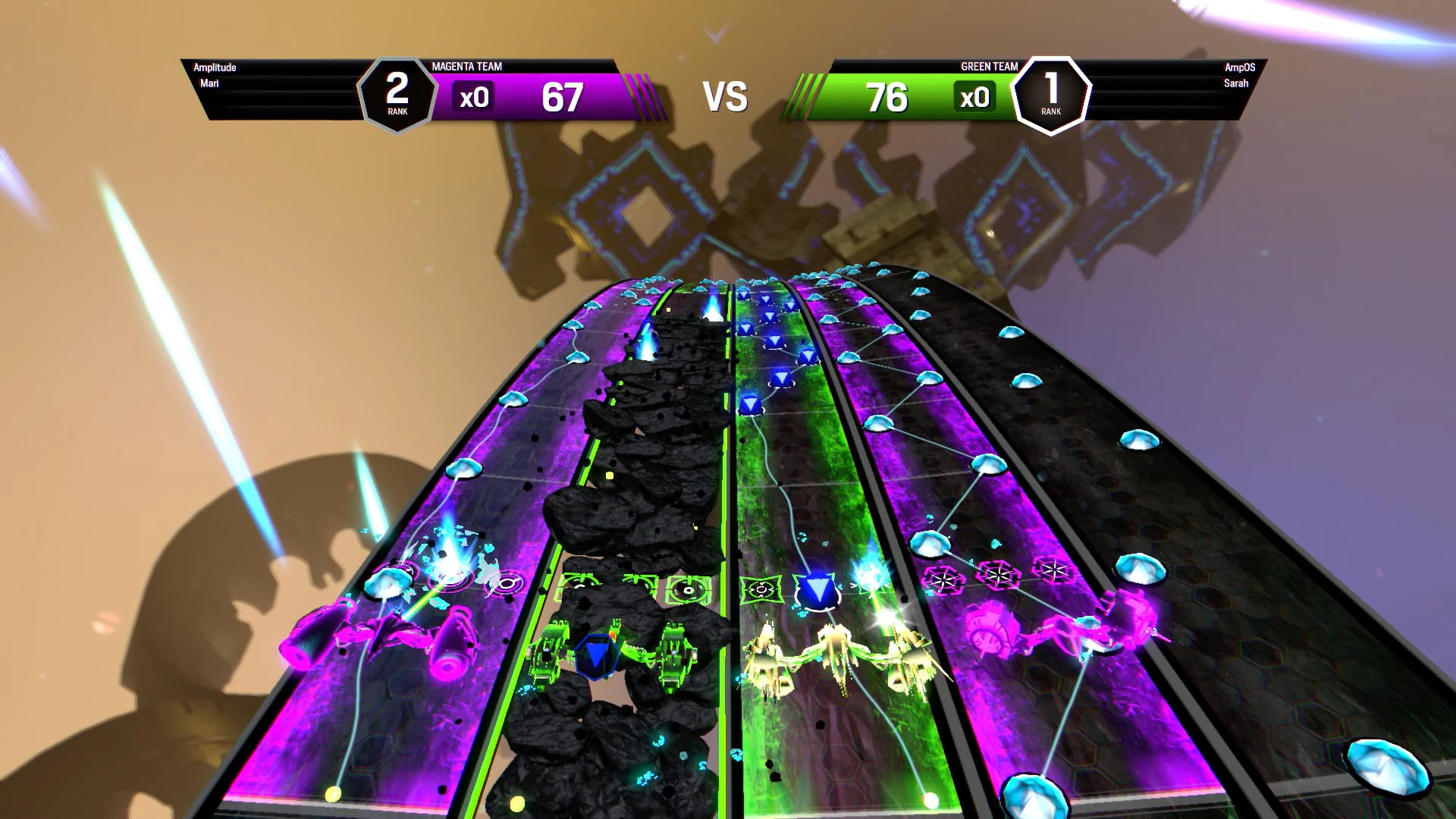Select the green team rank 1 octagon badge
1456x819 pixels.
click(x=1050, y=93)
